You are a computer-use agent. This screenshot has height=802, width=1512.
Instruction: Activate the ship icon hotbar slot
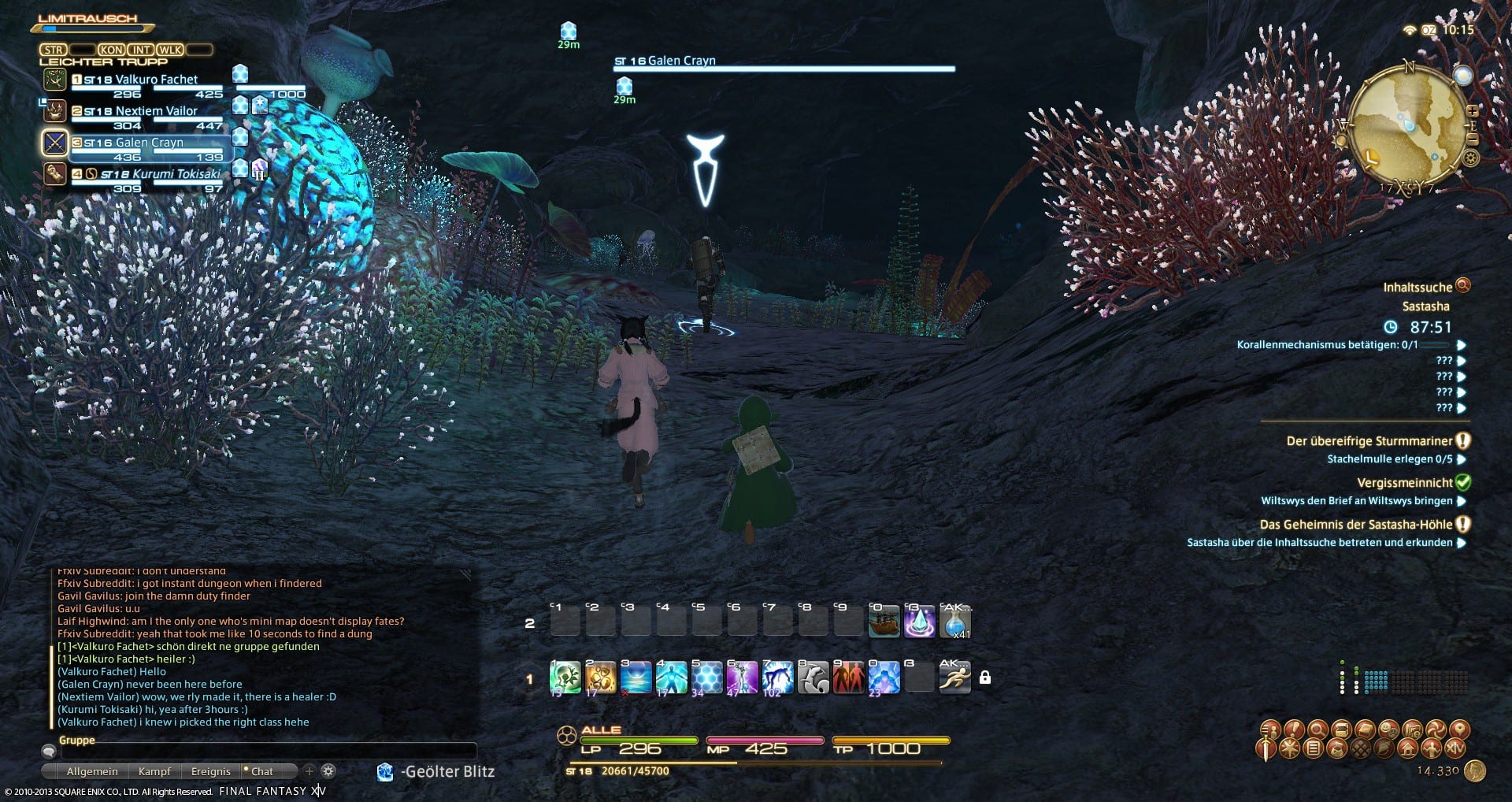(x=884, y=622)
